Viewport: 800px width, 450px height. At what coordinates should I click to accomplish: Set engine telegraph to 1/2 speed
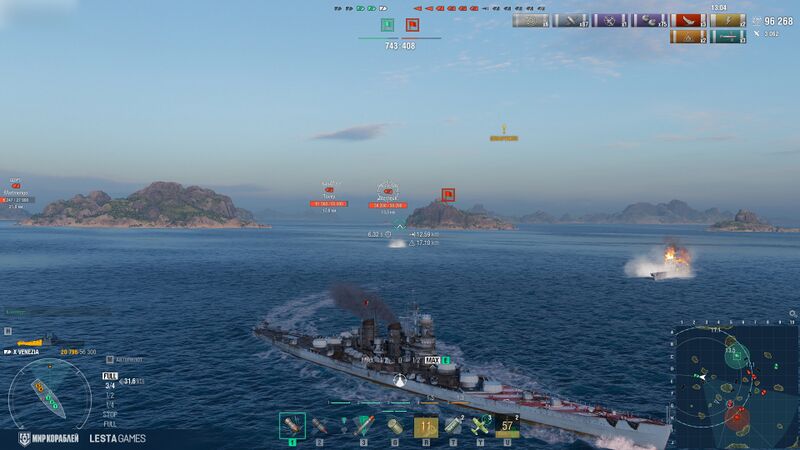(x=109, y=394)
